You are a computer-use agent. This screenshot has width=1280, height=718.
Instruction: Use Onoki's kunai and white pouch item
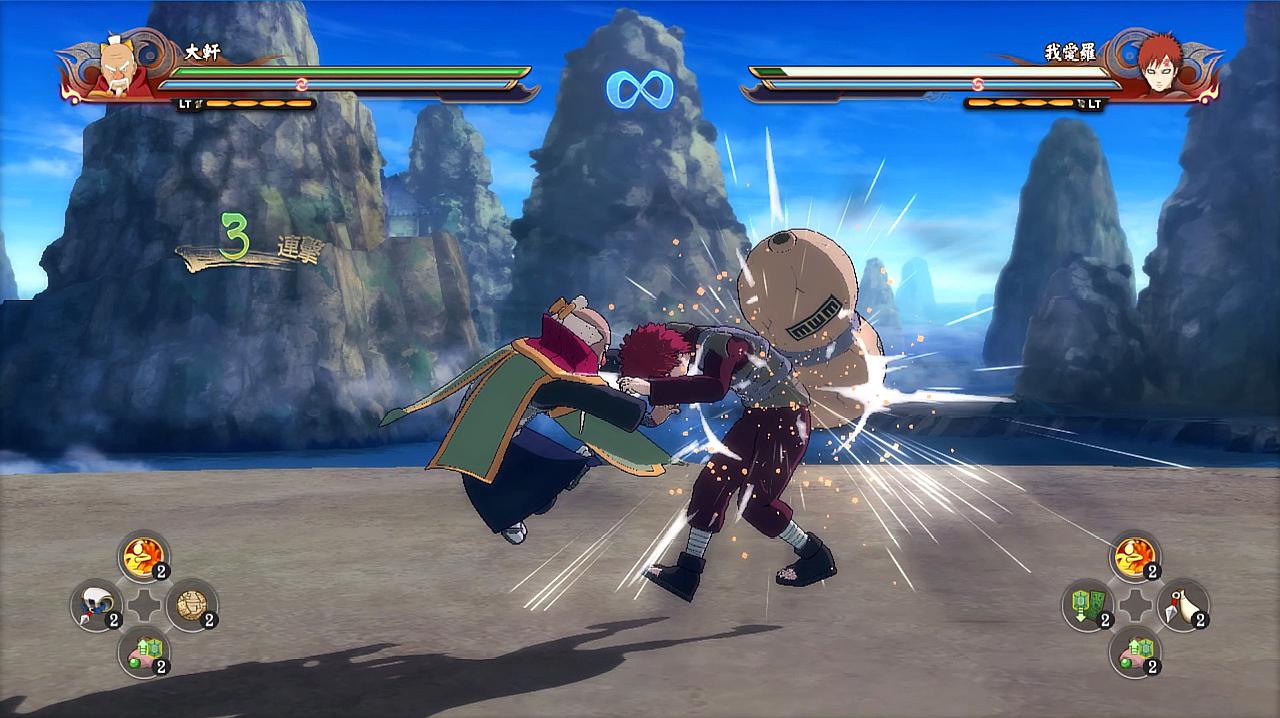[96, 604]
